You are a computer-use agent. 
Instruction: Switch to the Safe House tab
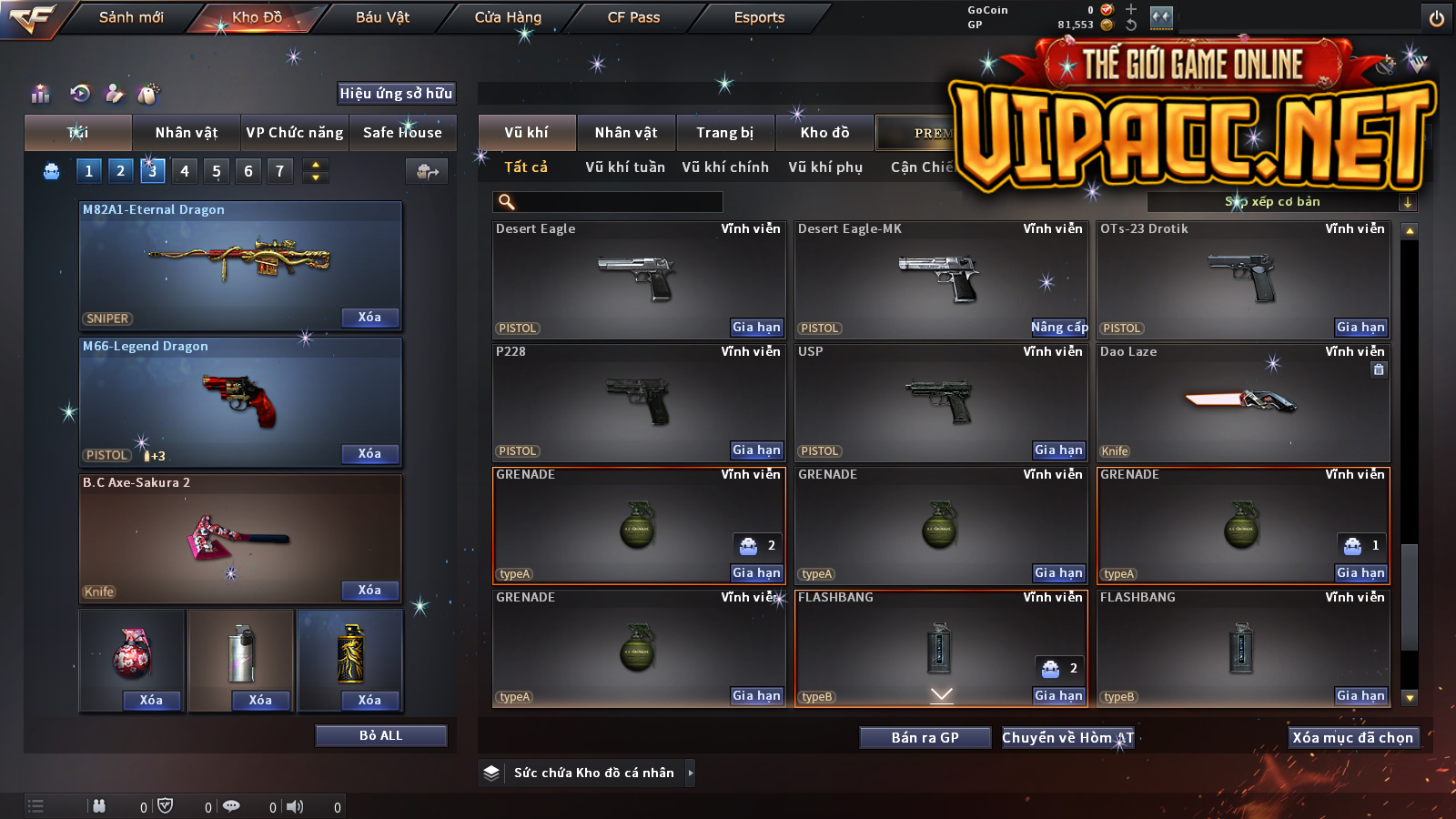click(x=402, y=133)
